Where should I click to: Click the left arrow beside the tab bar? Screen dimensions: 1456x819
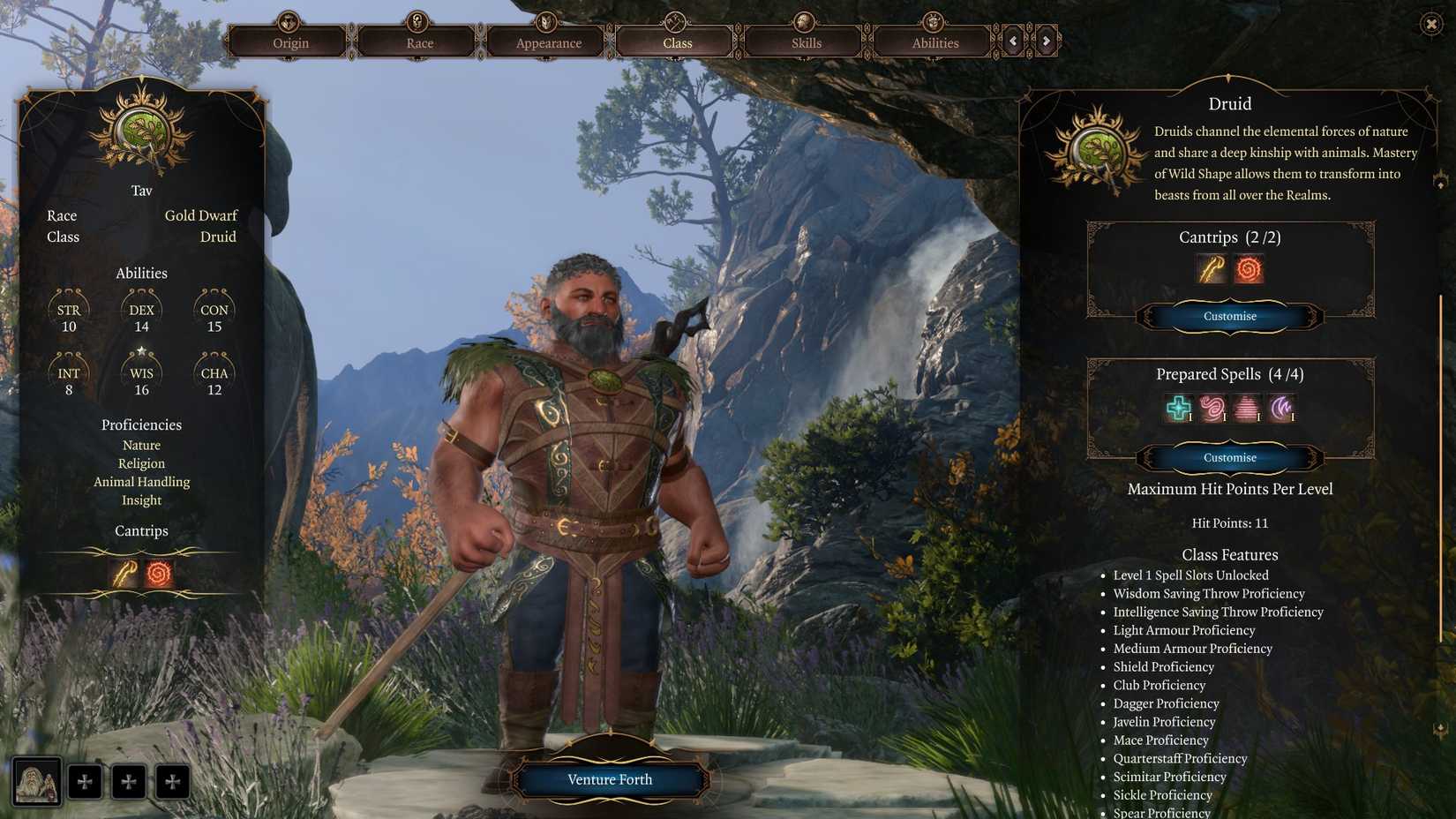(1011, 41)
